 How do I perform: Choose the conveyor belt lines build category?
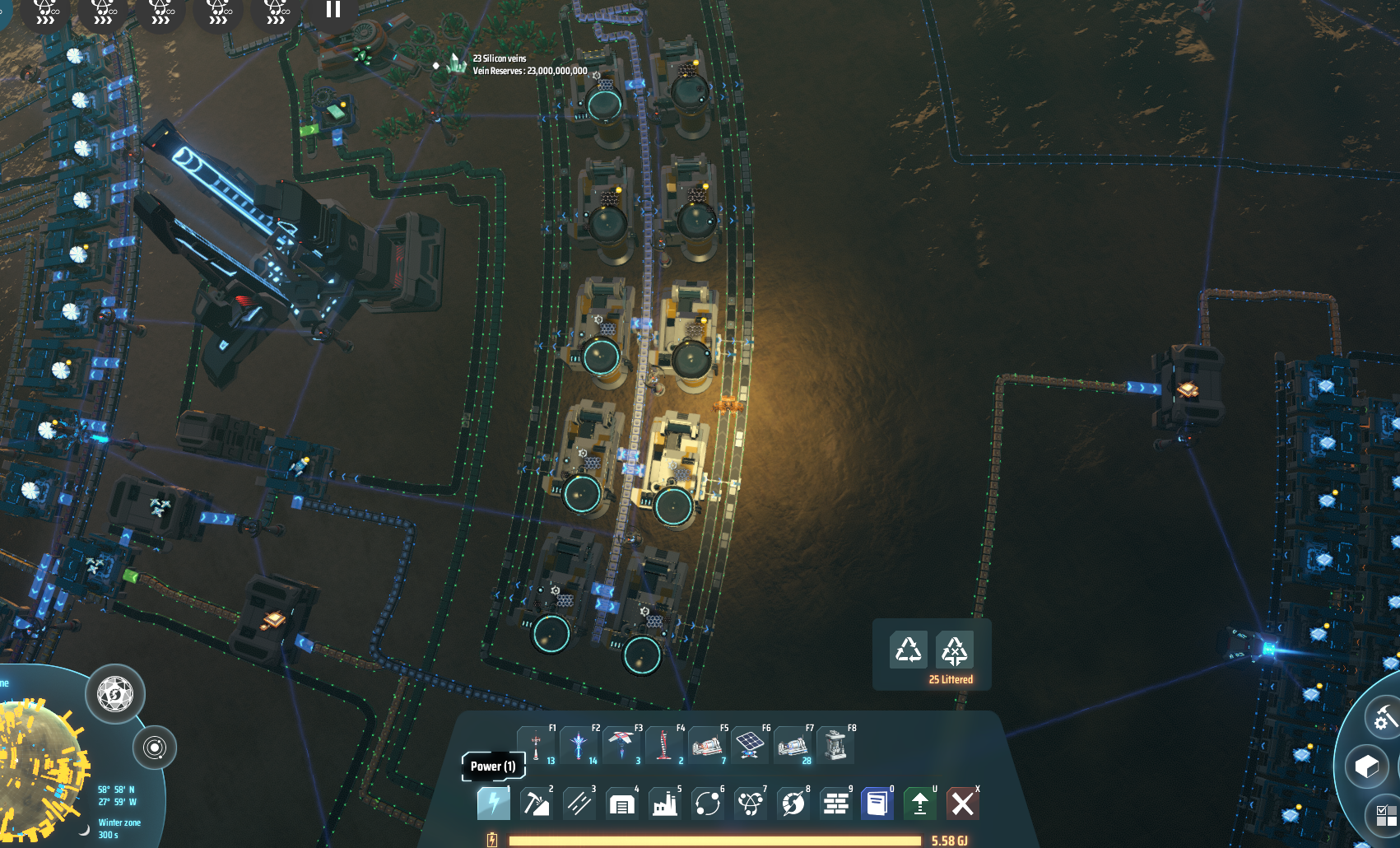pyautogui.click(x=579, y=803)
